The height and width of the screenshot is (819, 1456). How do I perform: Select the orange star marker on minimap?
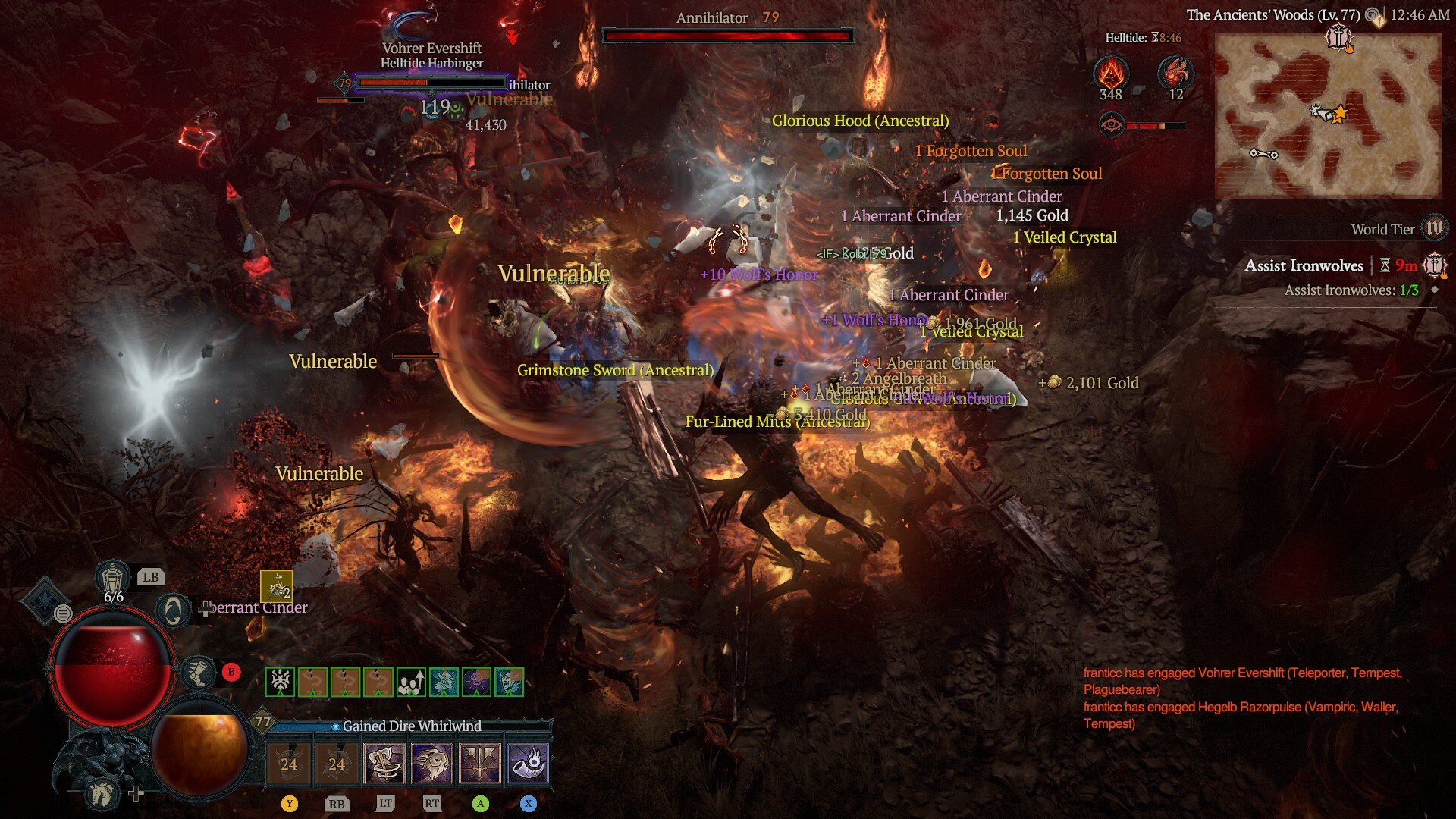pyautogui.click(x=1340, y=115)
